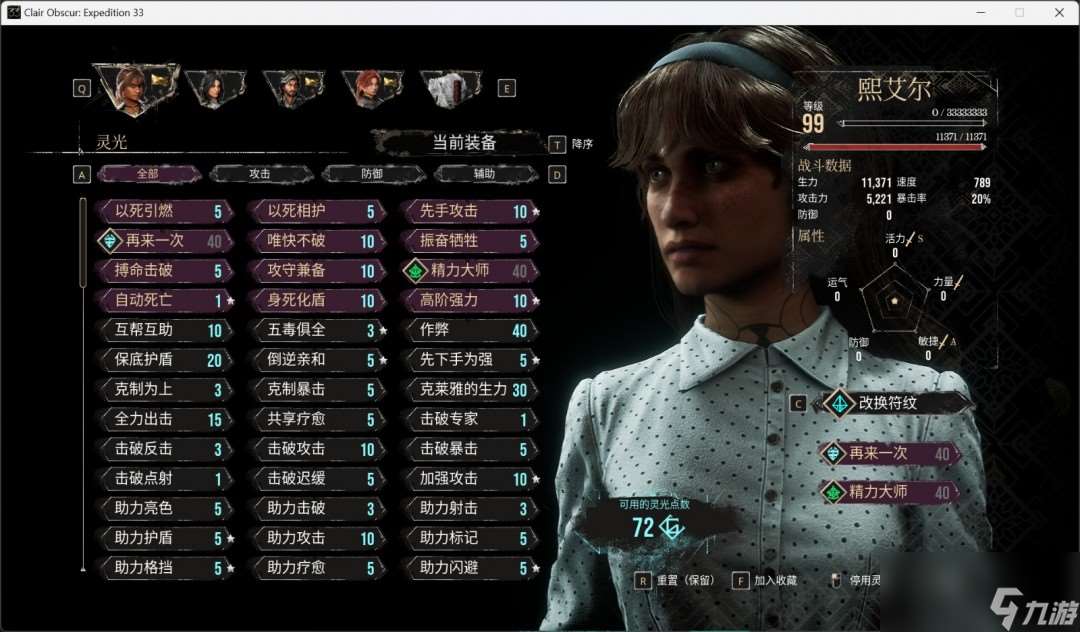Select the red-haired character portrait

point(370,88)
